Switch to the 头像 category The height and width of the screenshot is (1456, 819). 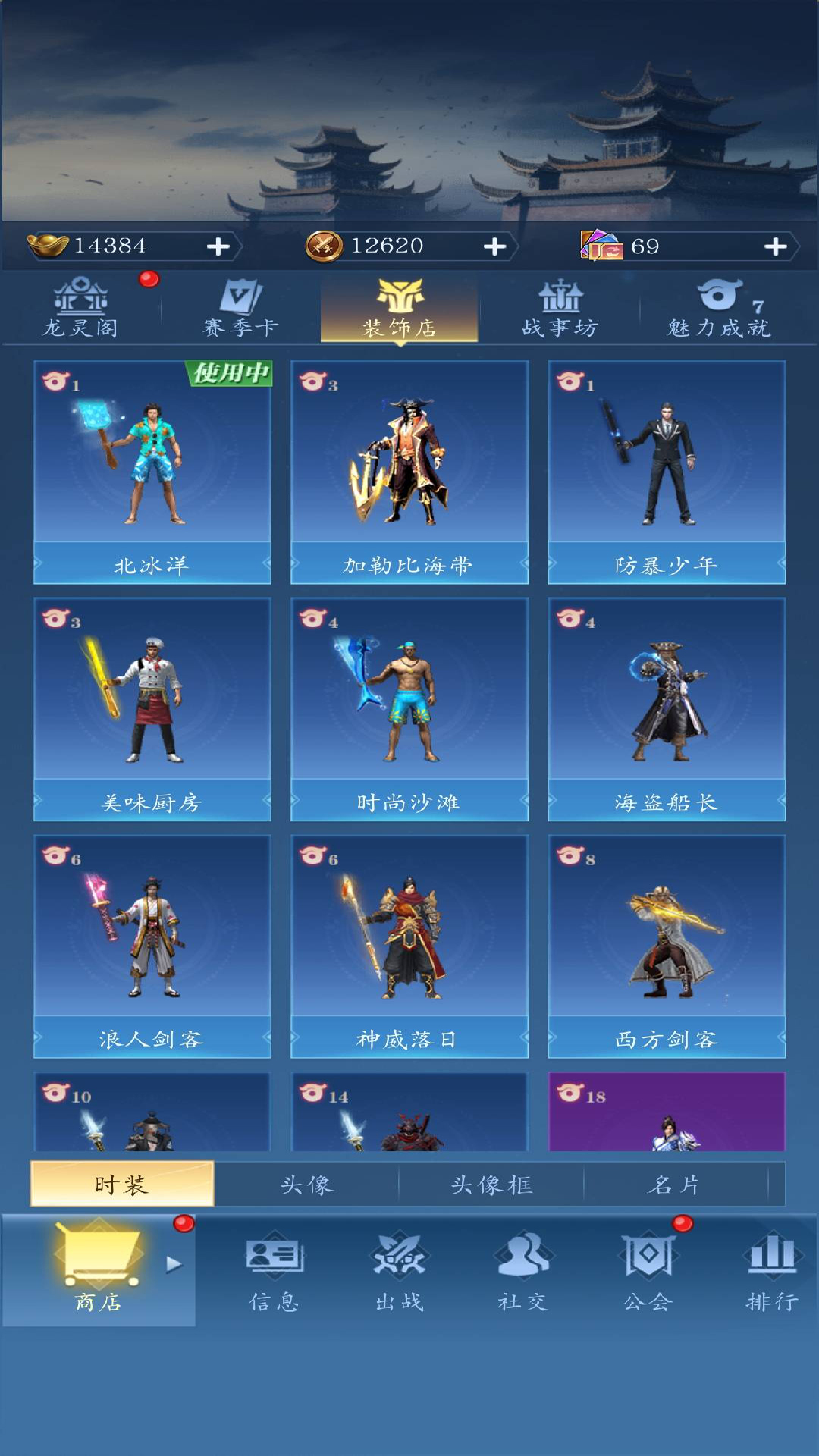click(x=306, y=1184)
